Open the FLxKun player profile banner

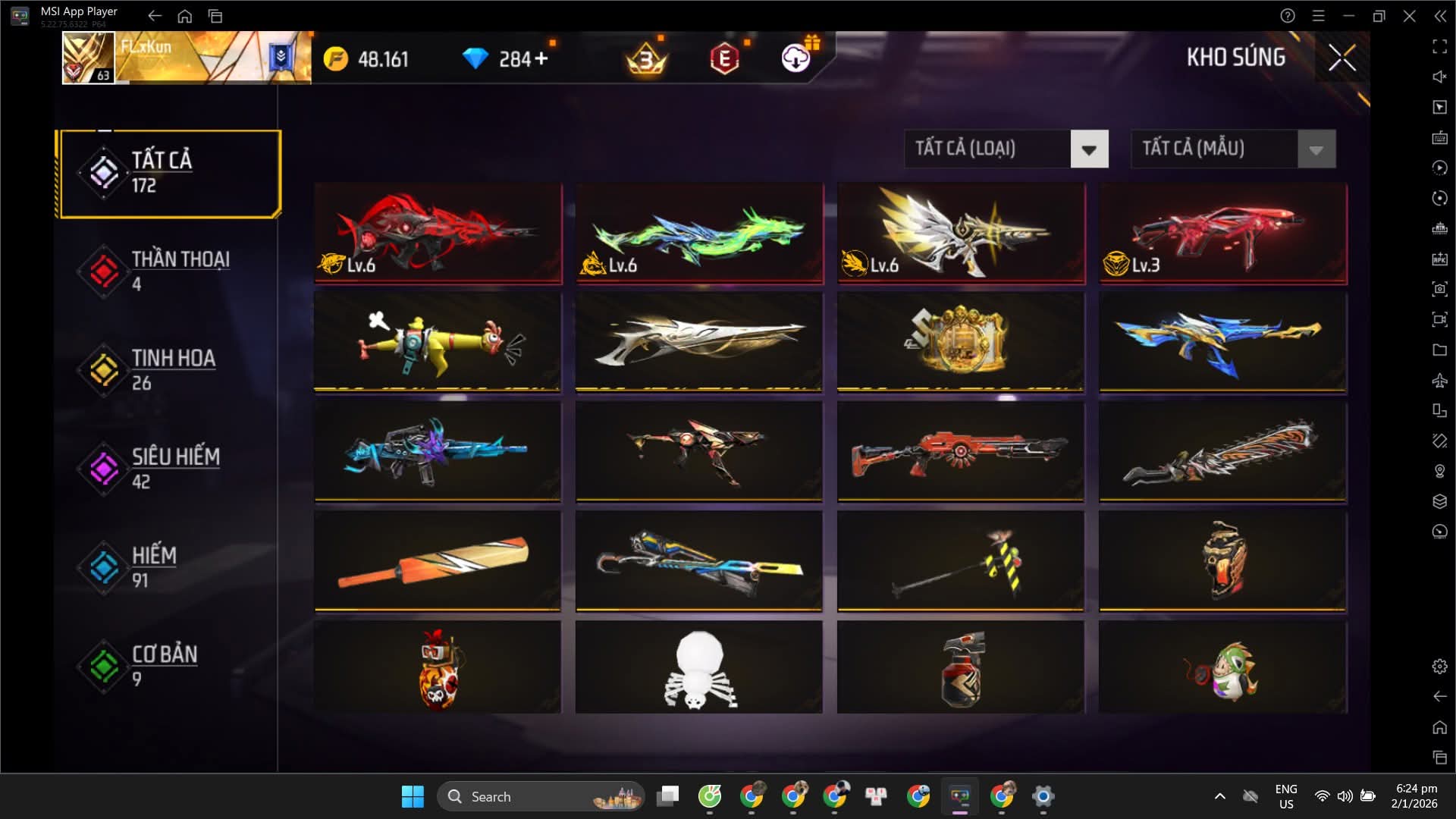coord(187,58)
